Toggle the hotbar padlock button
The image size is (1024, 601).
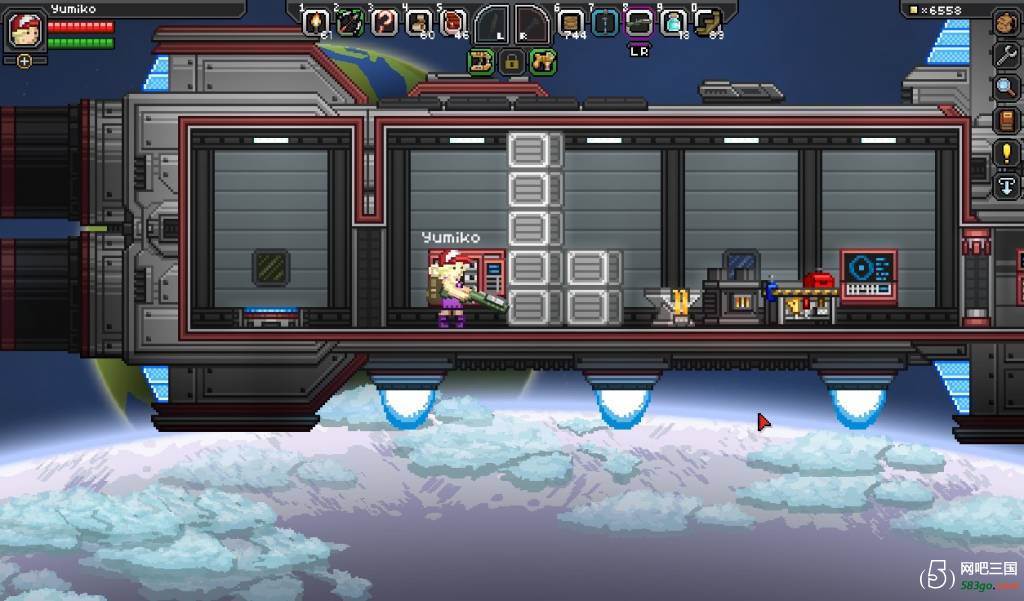coord(512,63)
